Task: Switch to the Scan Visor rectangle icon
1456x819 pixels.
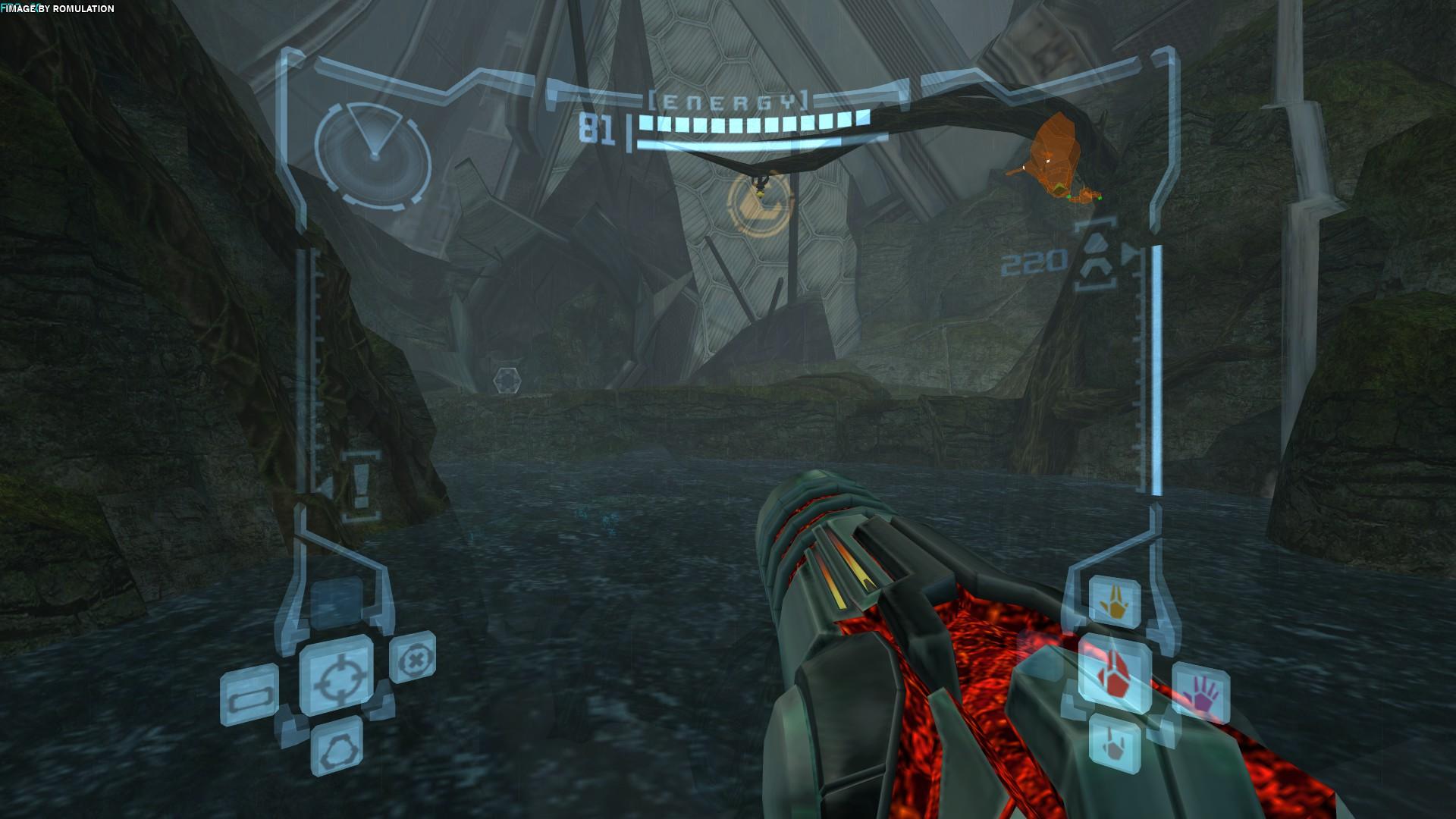Action: coord(249,695)
